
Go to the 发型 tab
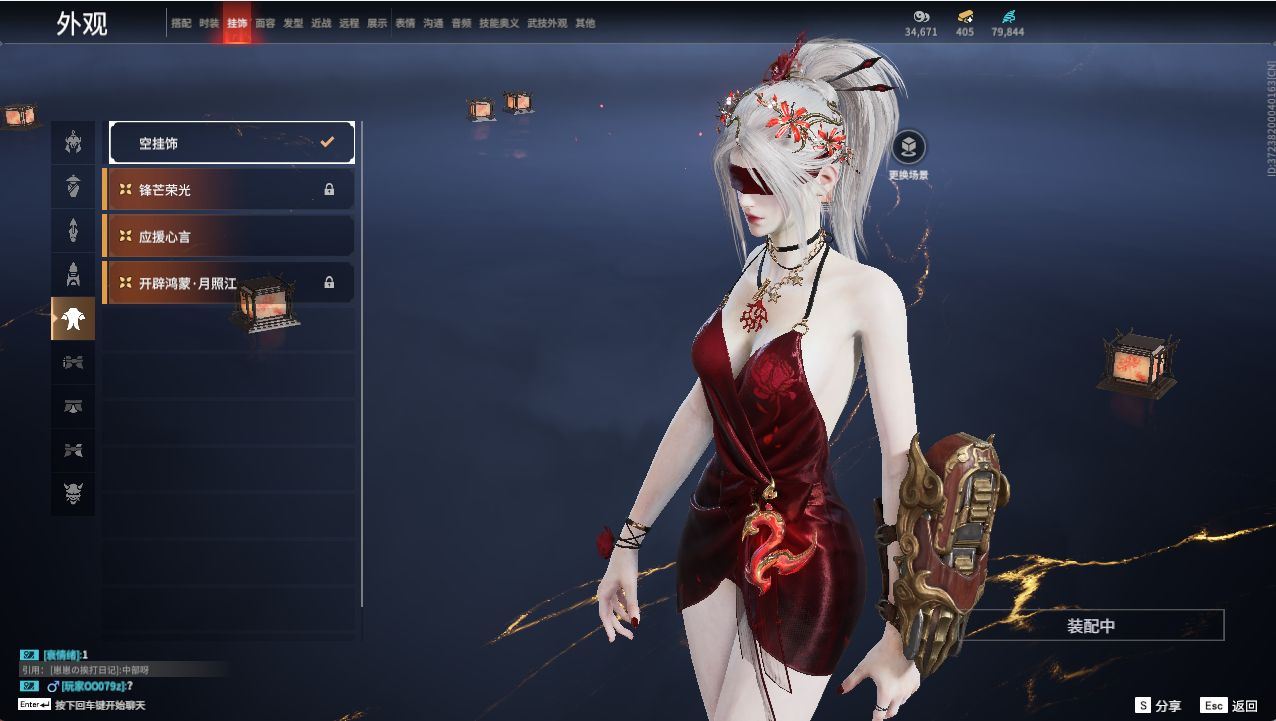[x=293, y=23]
